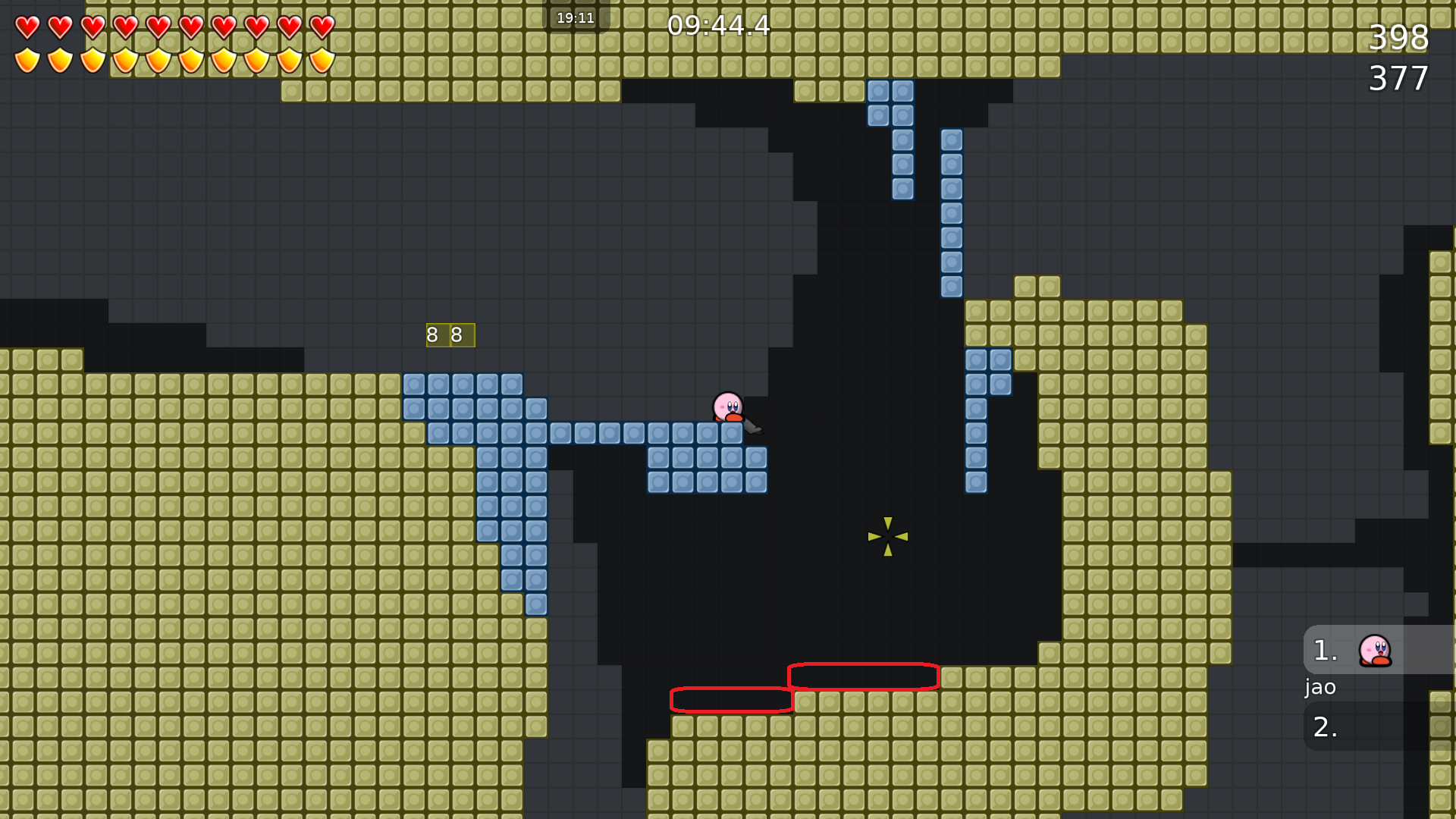Select the jao name label
This screenshot has width=1456, height=819.
tap(1319, 688)
